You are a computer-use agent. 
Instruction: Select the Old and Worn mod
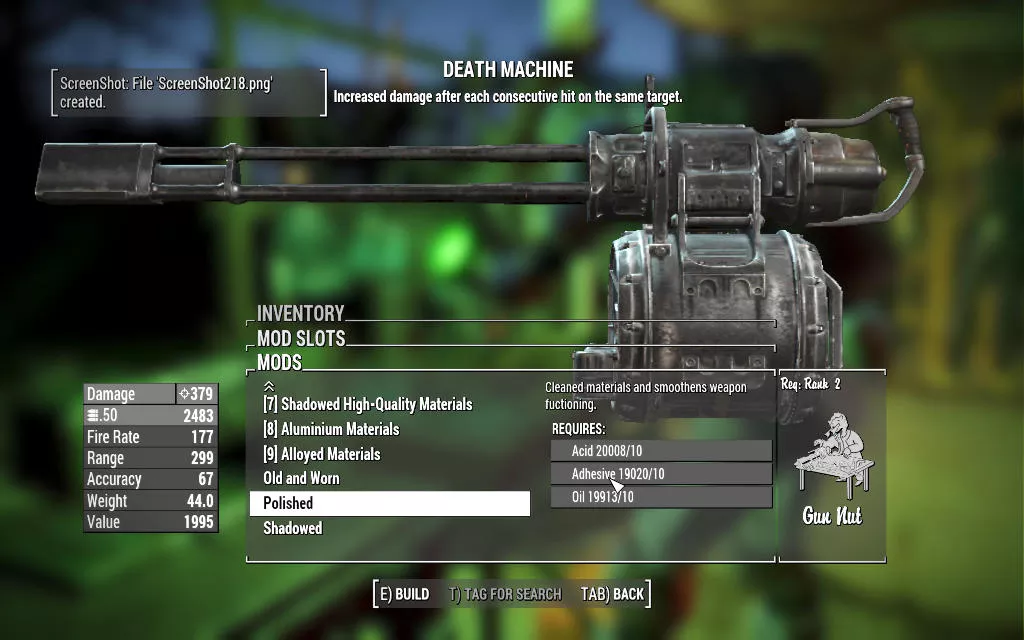click(x=301, y=478)
